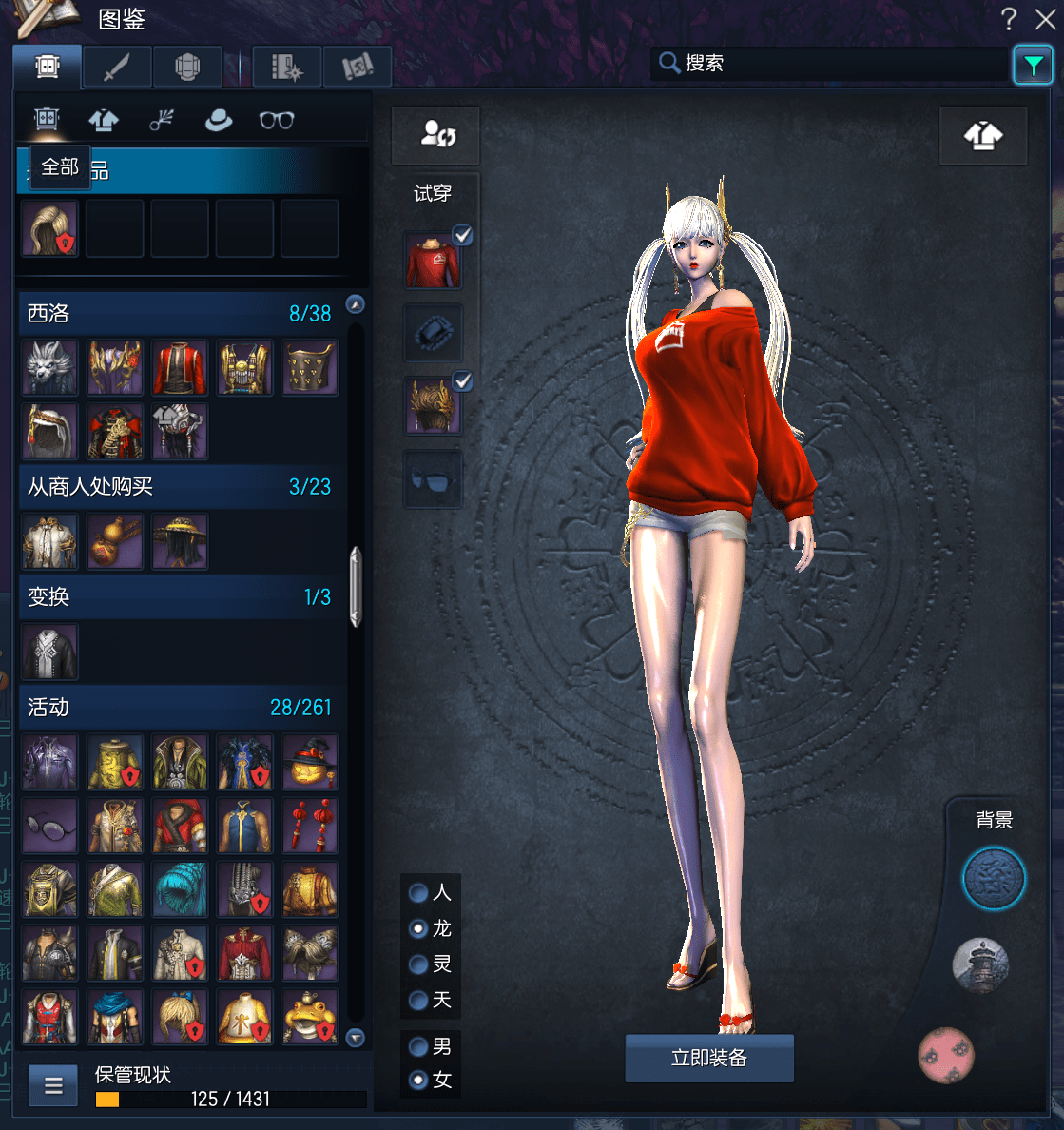The image size is (1064, 1130).
Task: Choose the 人 race option
Action: point(418,892)
